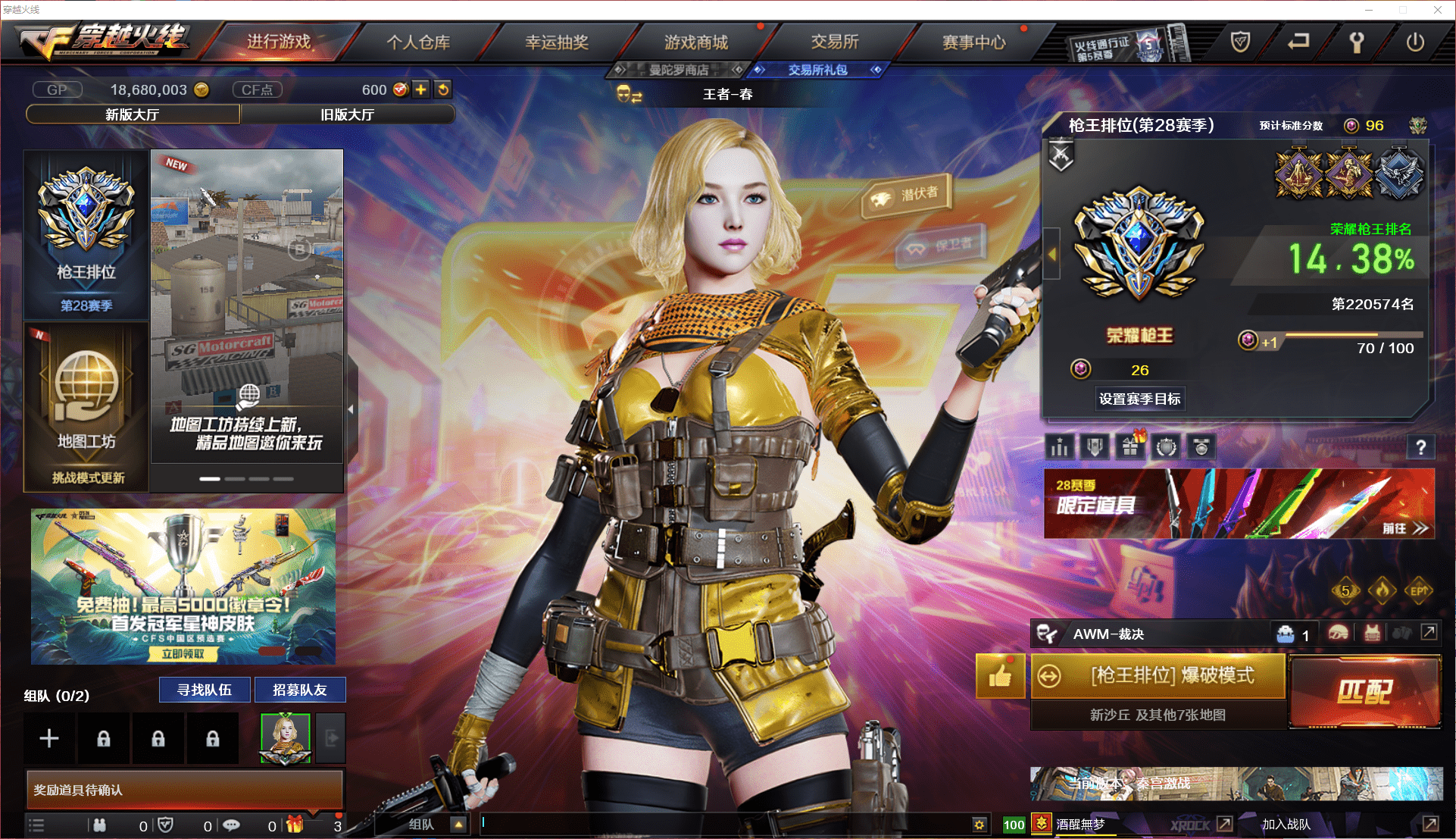Open the 交易所 trading menu
The height and width of the screenshot is (839, 1456).
(835, 42)
